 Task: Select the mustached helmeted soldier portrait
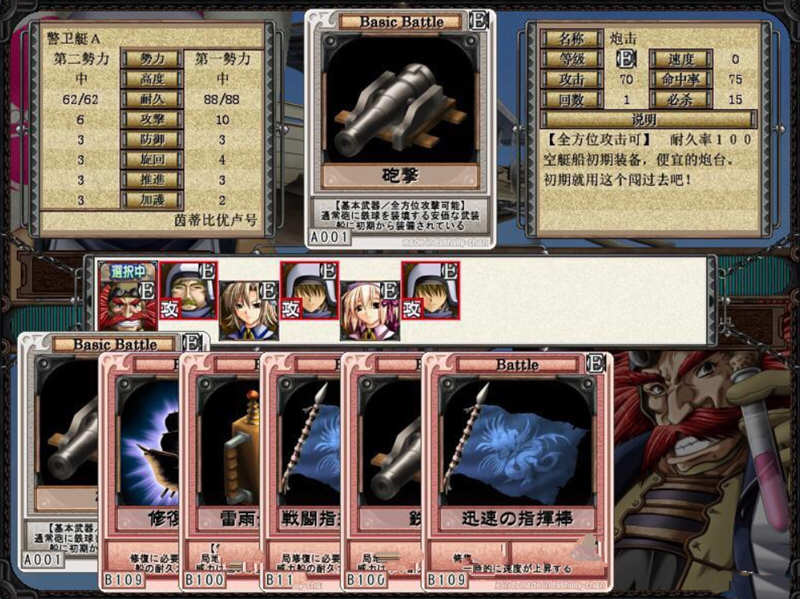point(189,291)
